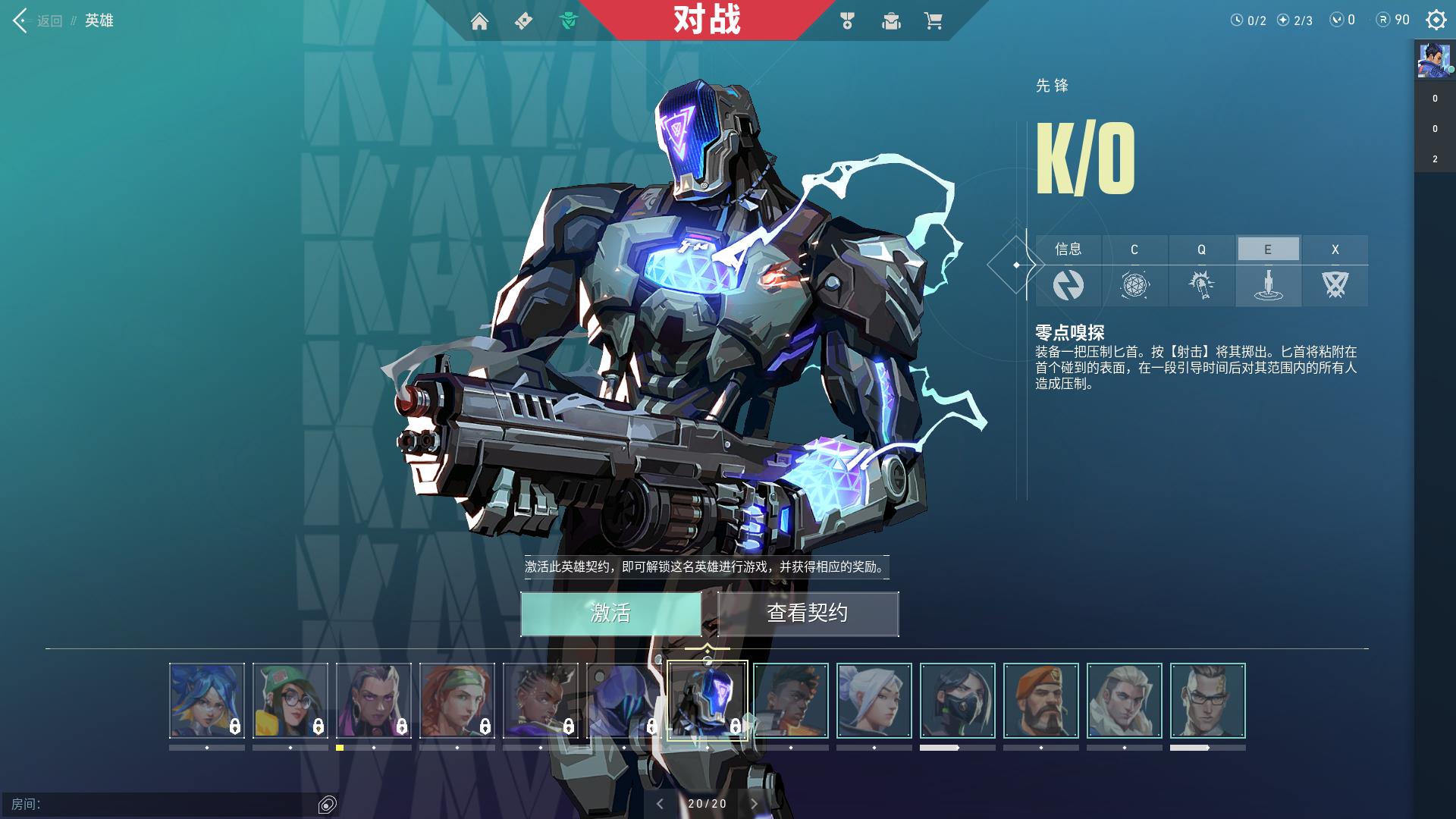Go to the next agent page arrow
The height and width of the screenshot is (819, 1456).
coord(754,804)
